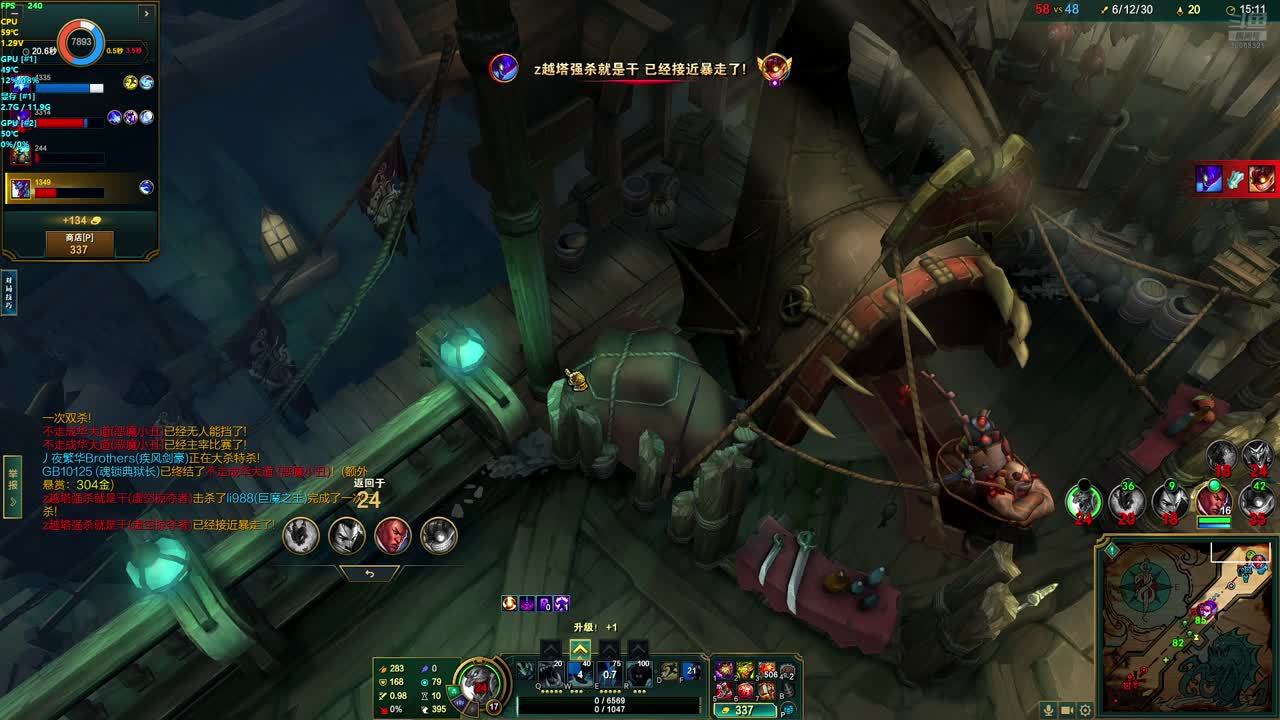Collapse the side panel with the arrow button
Screen dimensions: 1280x720
pos(146,13)
